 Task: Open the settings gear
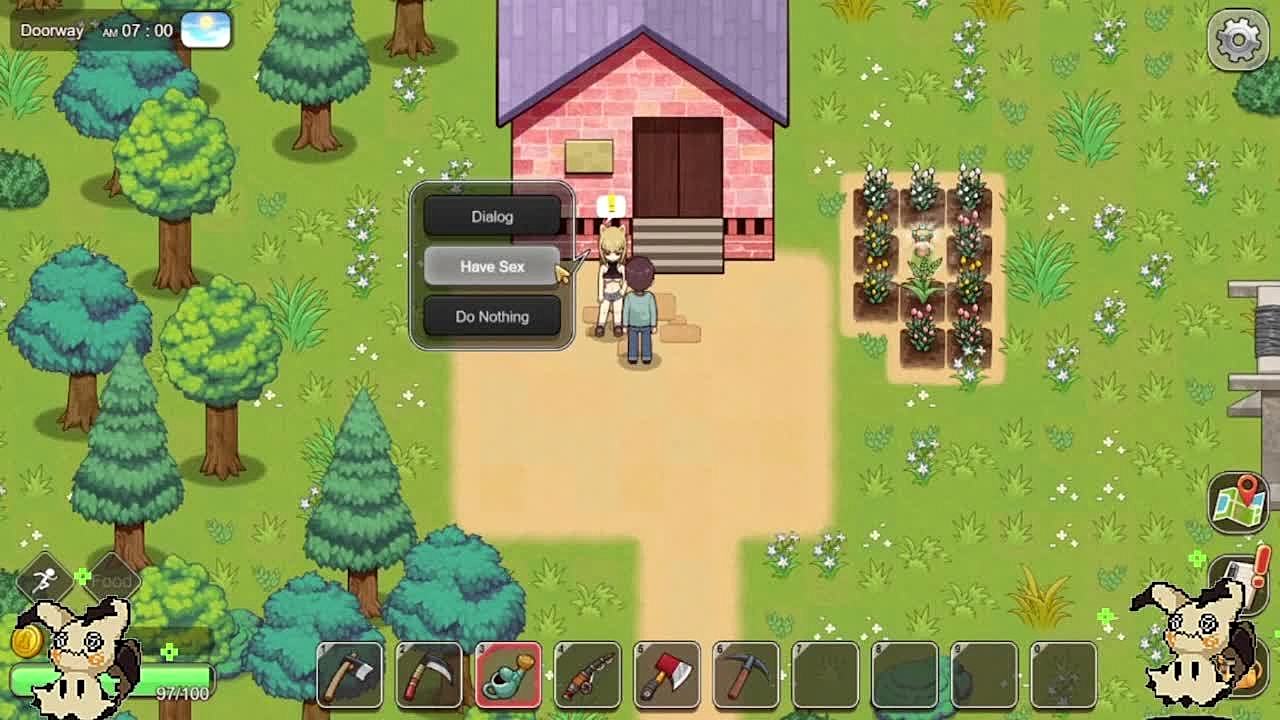(1238, 40)
